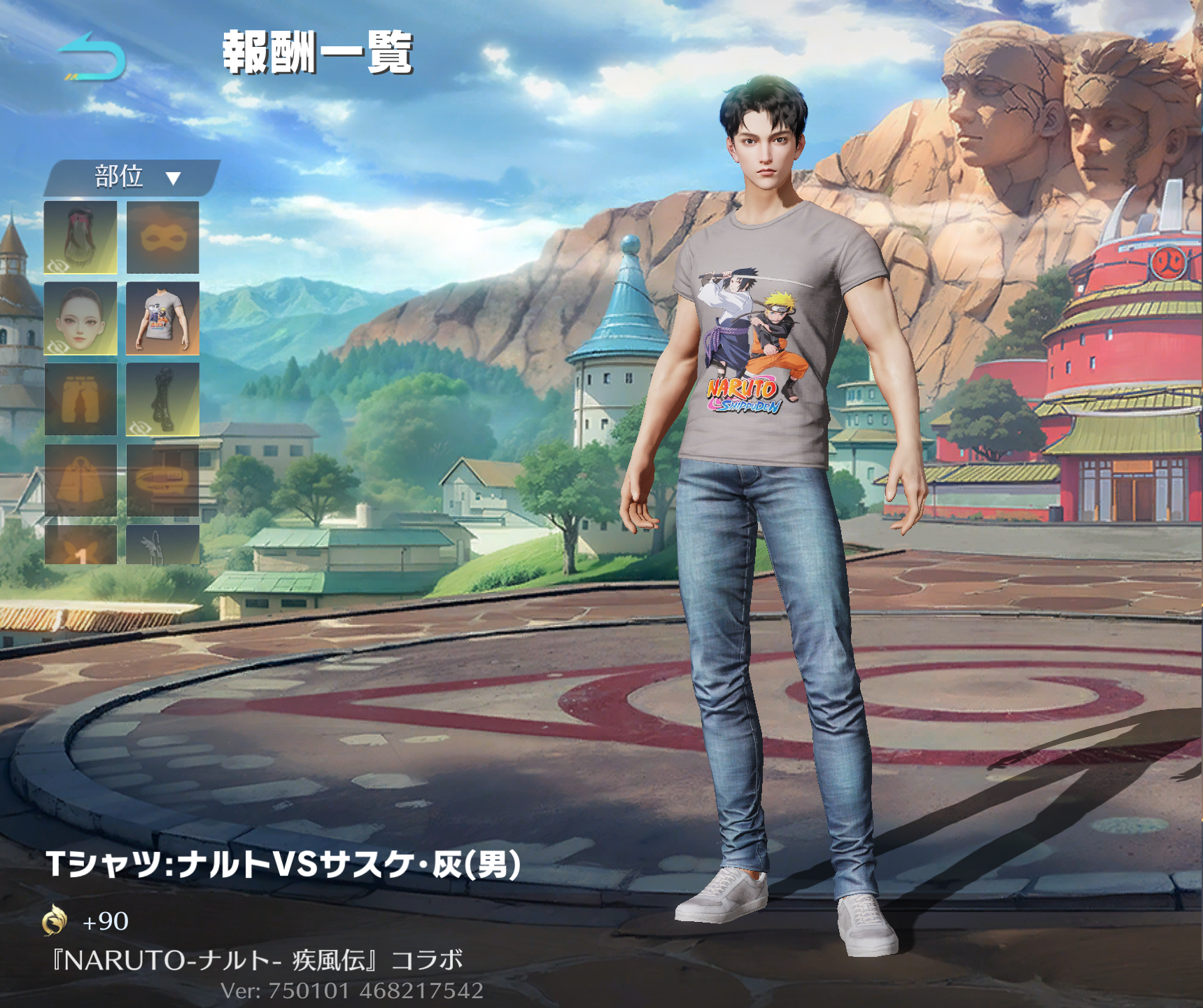Choose the face mask slot

click(162, 237)
